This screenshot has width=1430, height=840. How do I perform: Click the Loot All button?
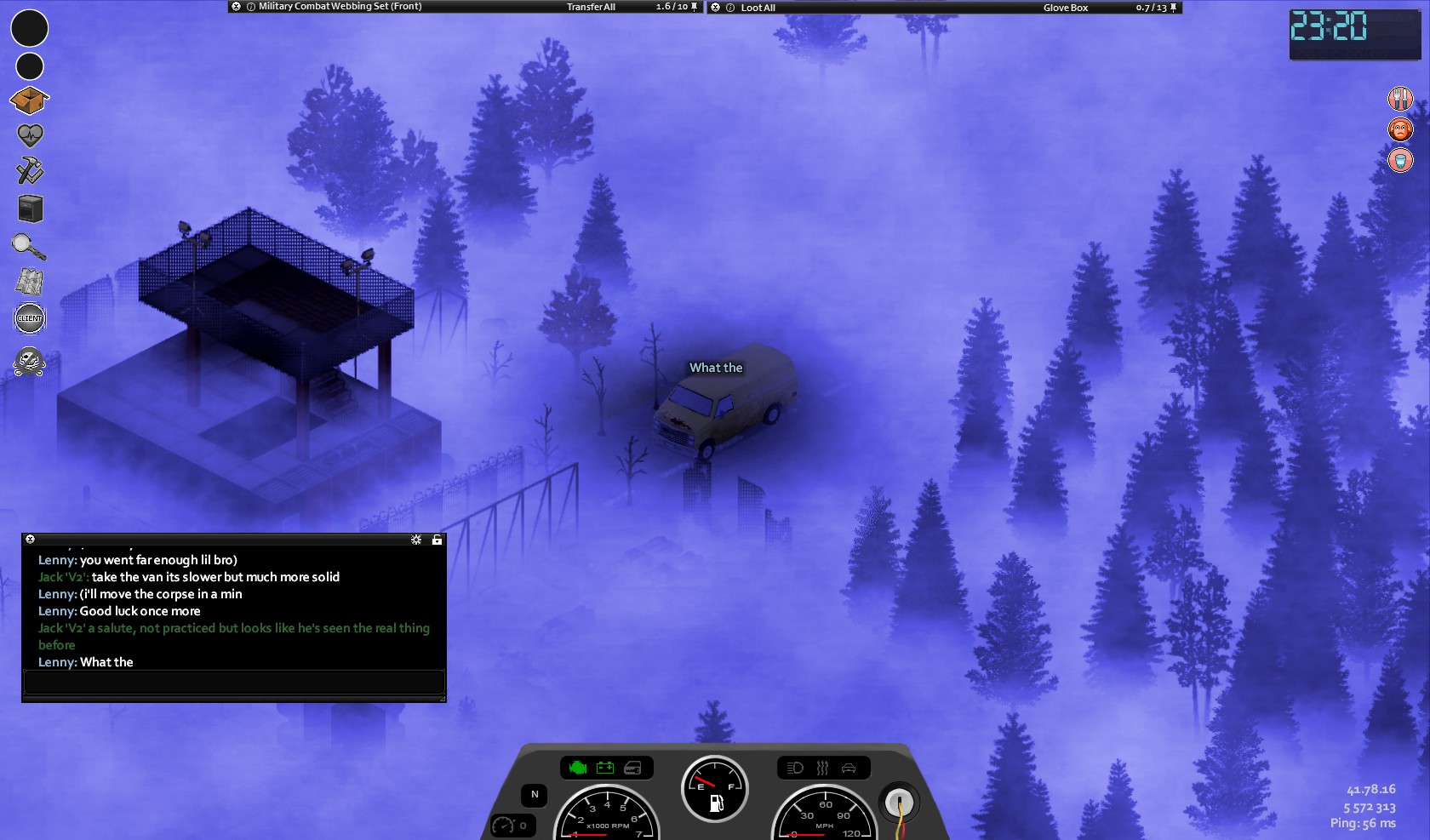(758, 8)
